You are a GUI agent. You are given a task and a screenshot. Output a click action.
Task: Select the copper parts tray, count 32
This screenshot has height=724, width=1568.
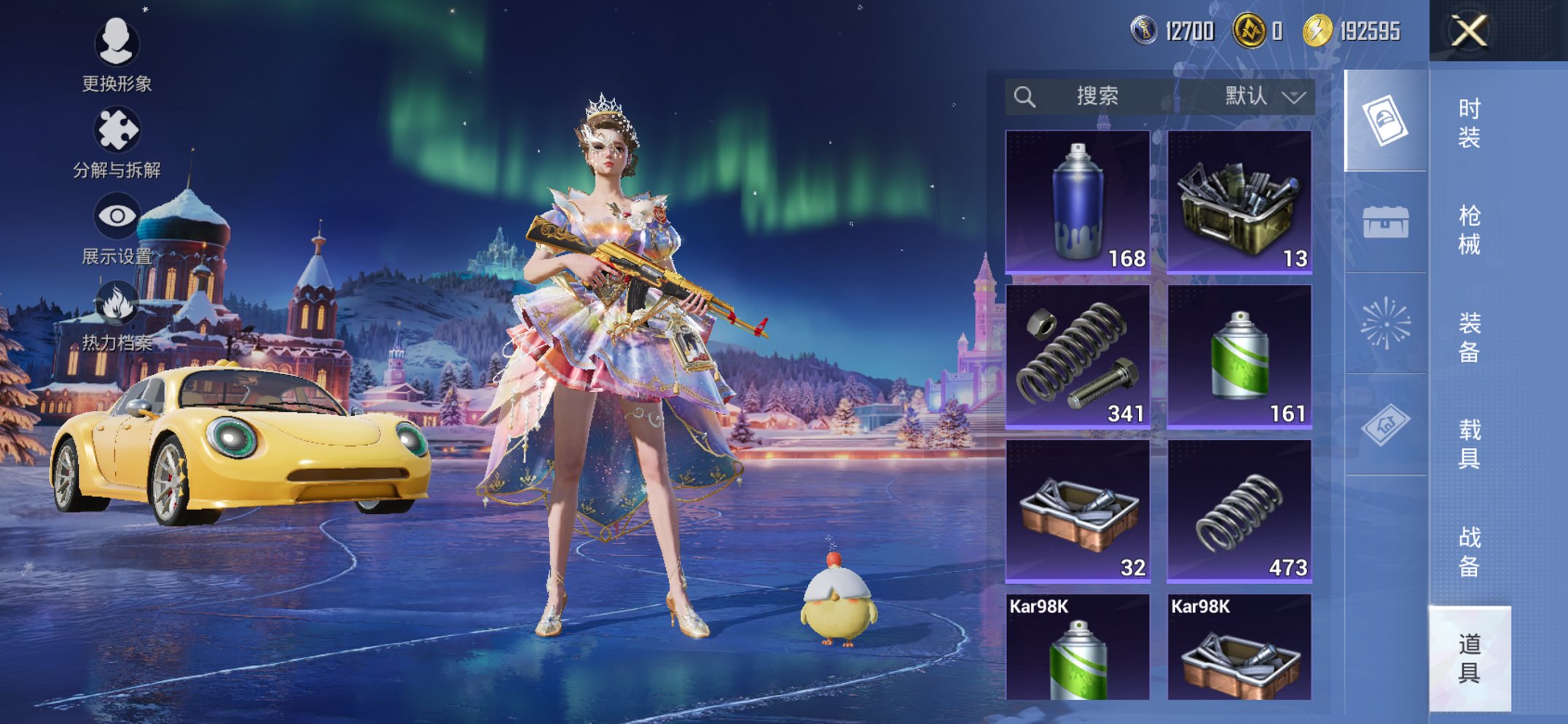pos(1078,511)
